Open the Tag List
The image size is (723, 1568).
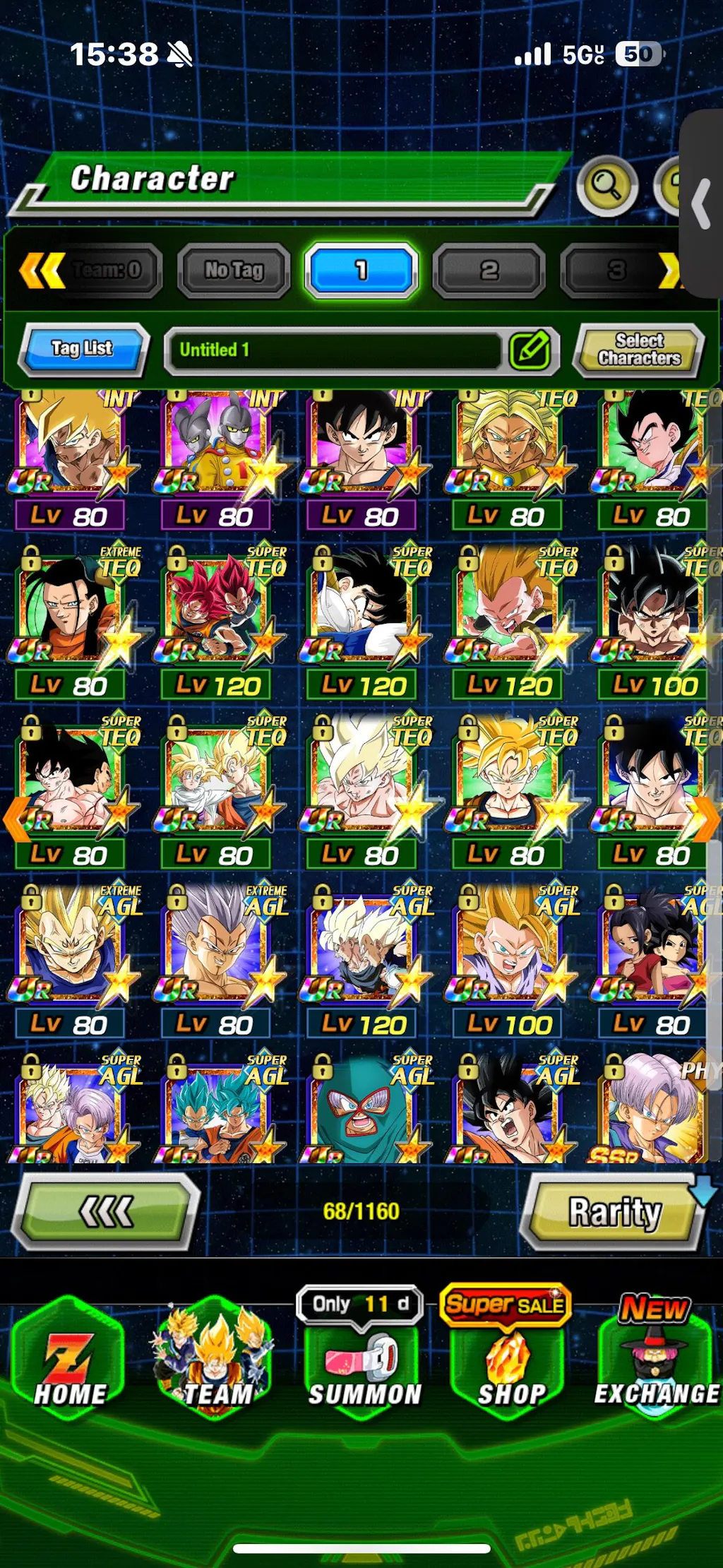click(83, 349)
